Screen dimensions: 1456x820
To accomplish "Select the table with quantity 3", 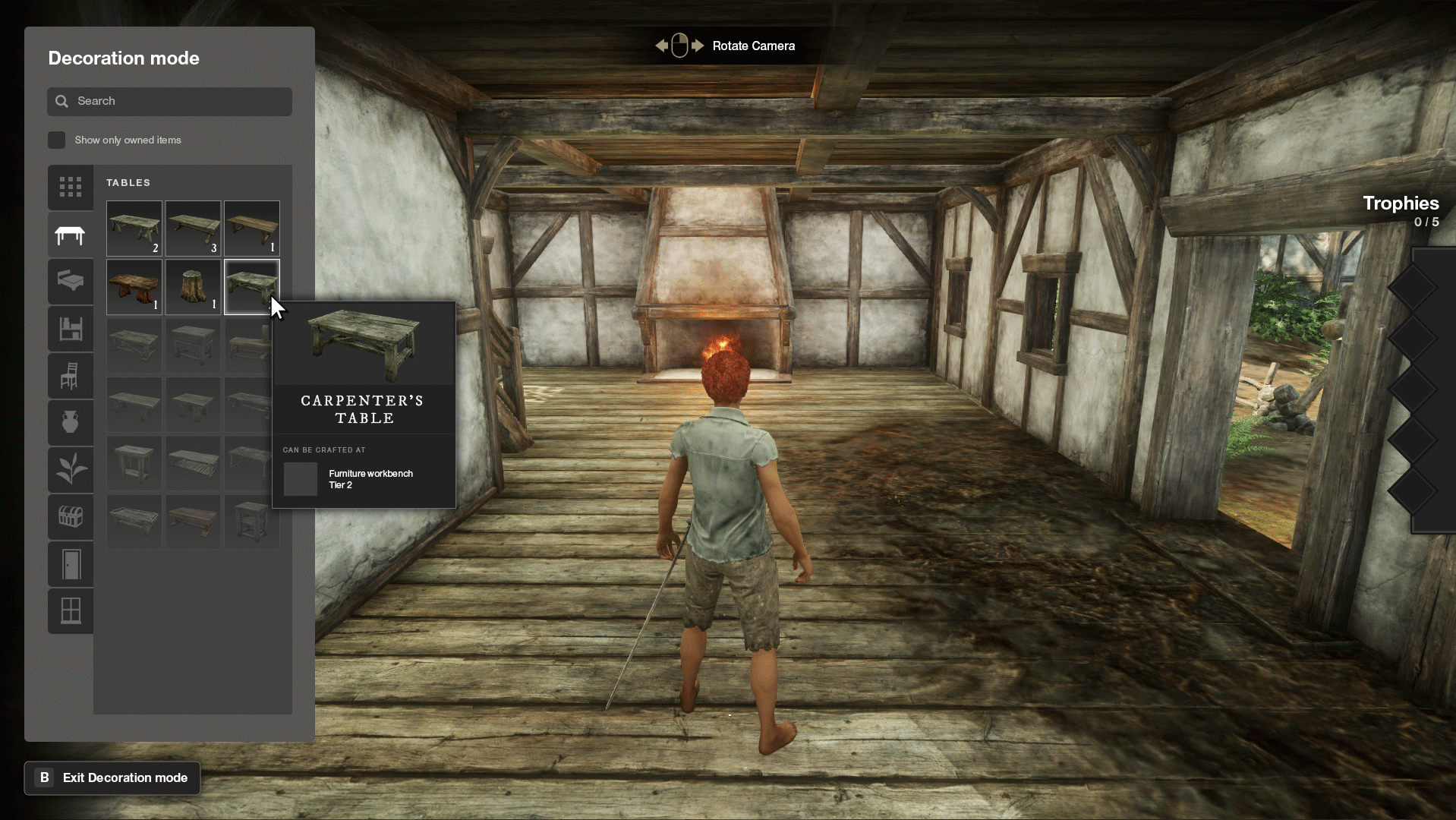I will click(193, 228).
